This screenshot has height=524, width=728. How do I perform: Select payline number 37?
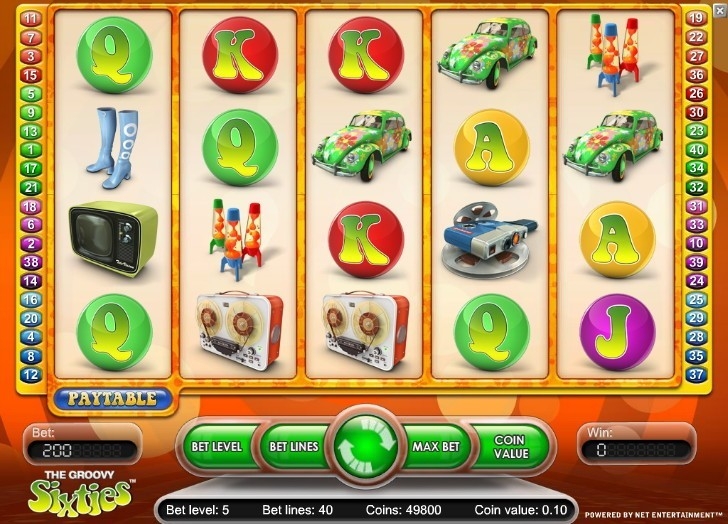click(x=697, y=374)
